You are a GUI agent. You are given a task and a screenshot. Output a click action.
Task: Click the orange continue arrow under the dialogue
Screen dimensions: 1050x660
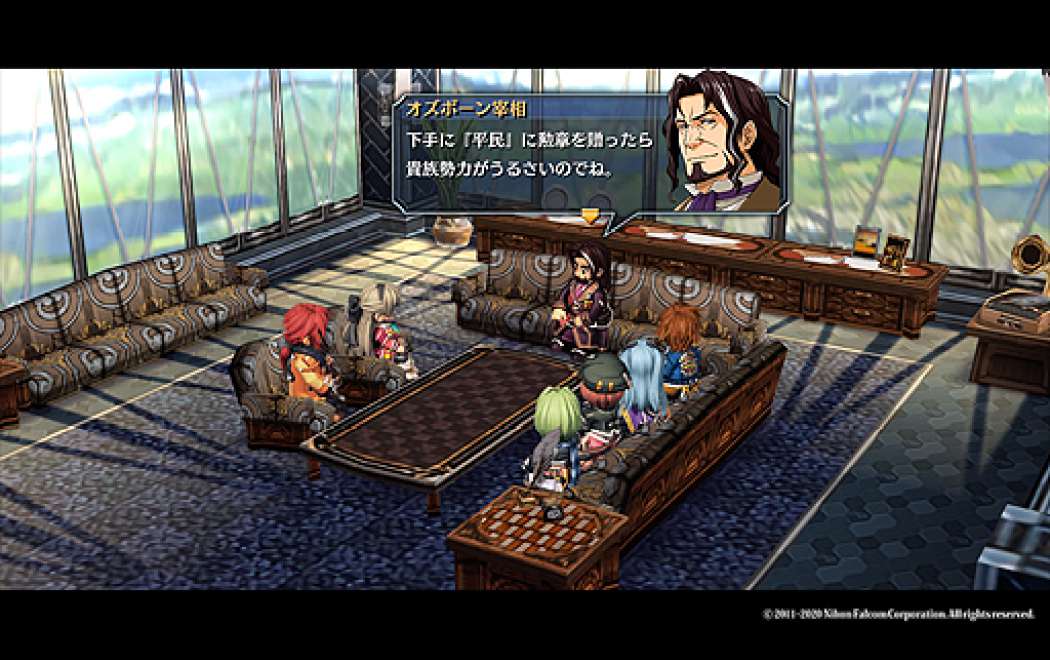(591, 215)
